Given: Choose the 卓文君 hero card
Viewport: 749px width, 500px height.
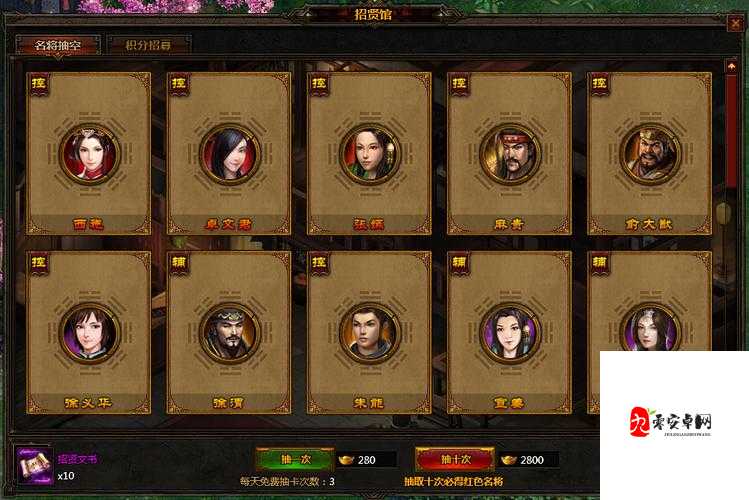Looking at the screenshot, I should (x=229, y=152).
